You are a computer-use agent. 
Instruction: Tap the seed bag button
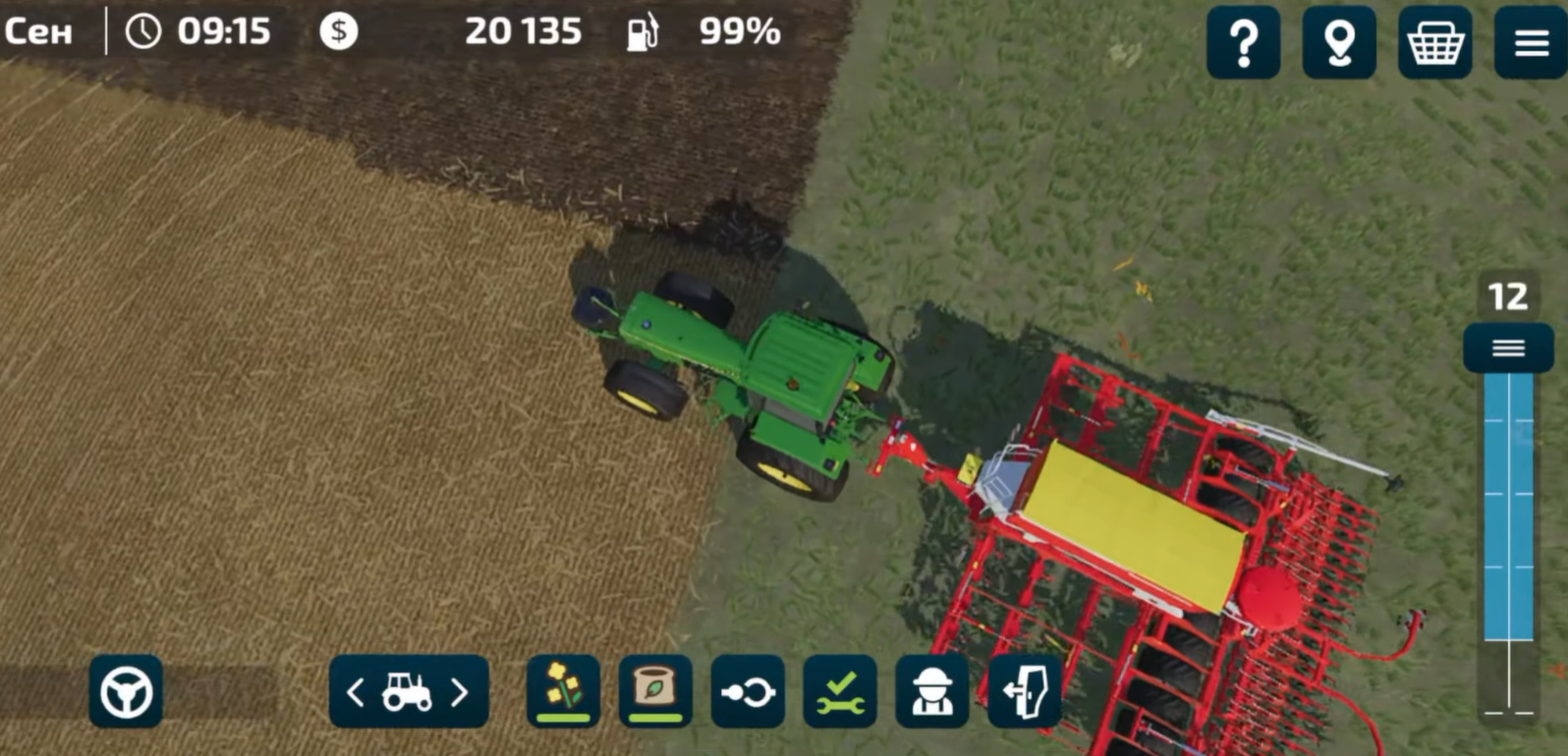point(655,691)
